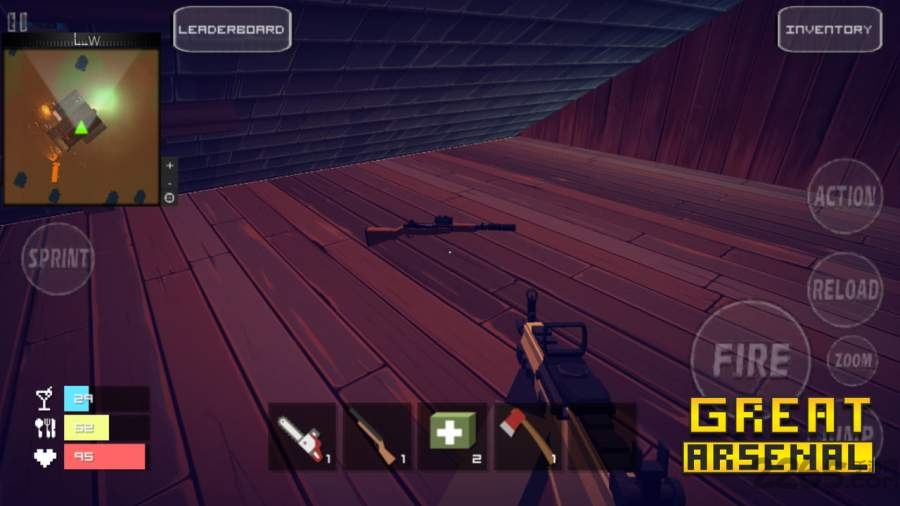Fire the weapon with the Fire button
Screen dimensions: 900x506
click(751, 358)
